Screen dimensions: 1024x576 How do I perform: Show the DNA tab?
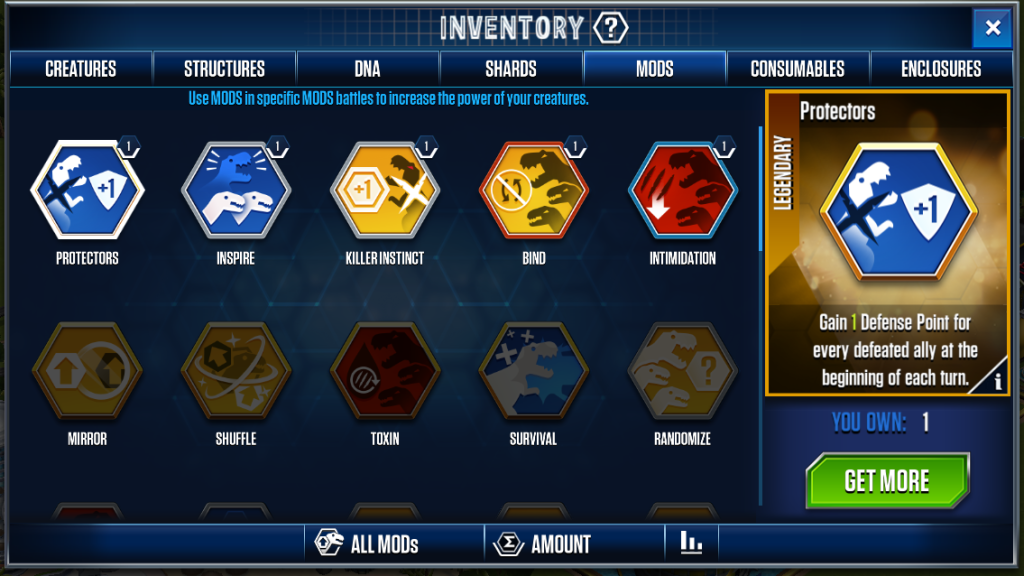click(368, 69)
